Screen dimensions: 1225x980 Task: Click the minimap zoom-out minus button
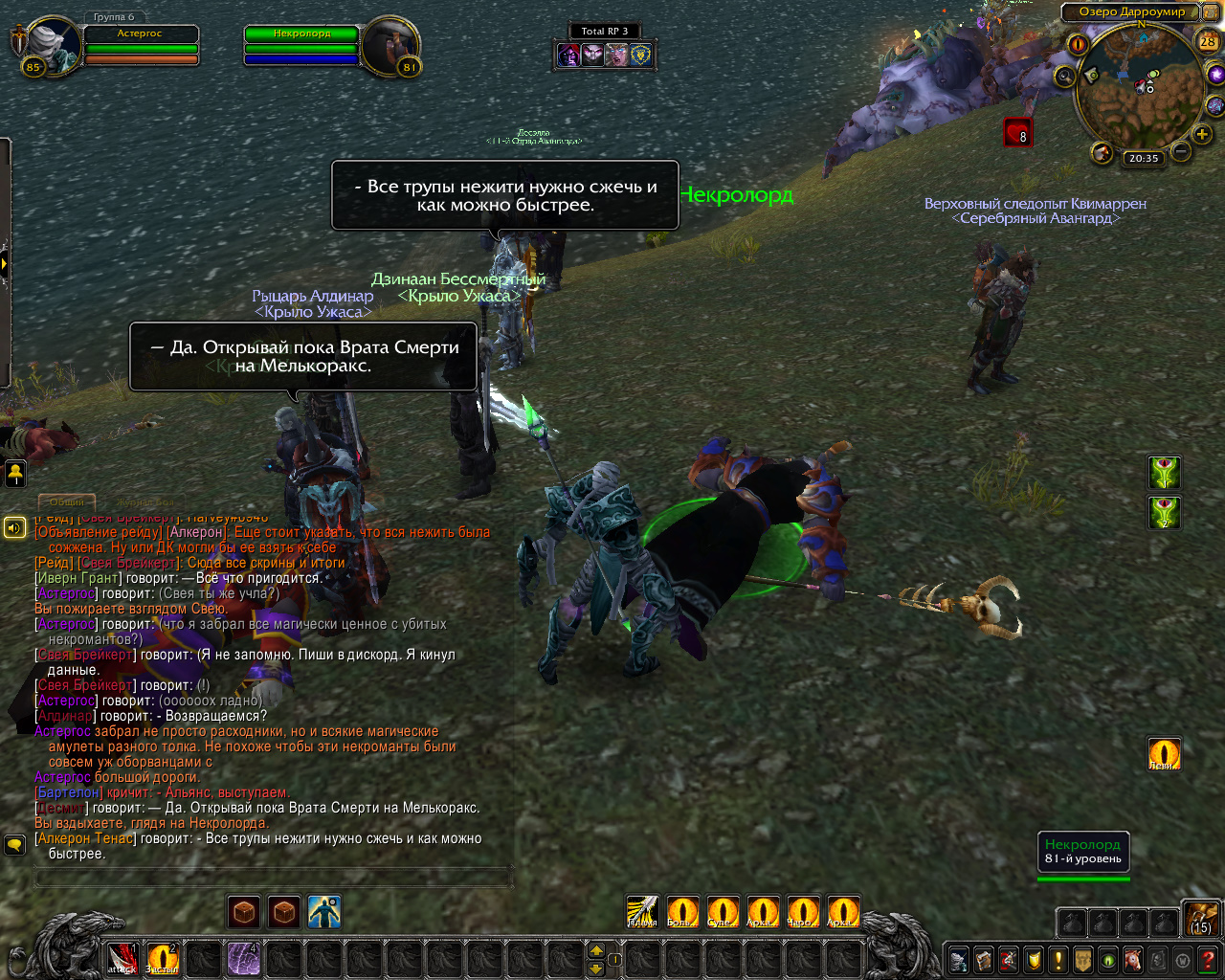1181,151
